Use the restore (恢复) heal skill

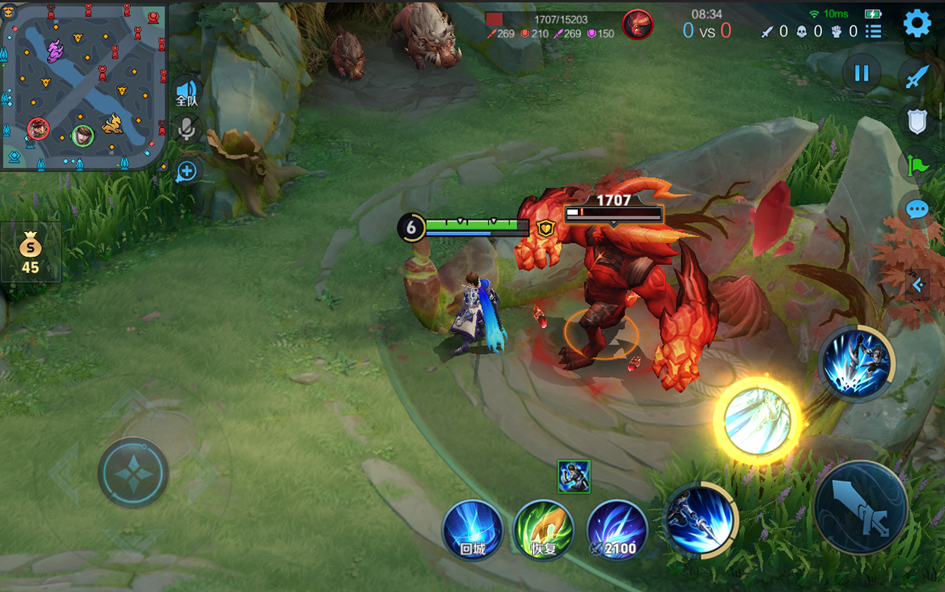tap(543, 530)
